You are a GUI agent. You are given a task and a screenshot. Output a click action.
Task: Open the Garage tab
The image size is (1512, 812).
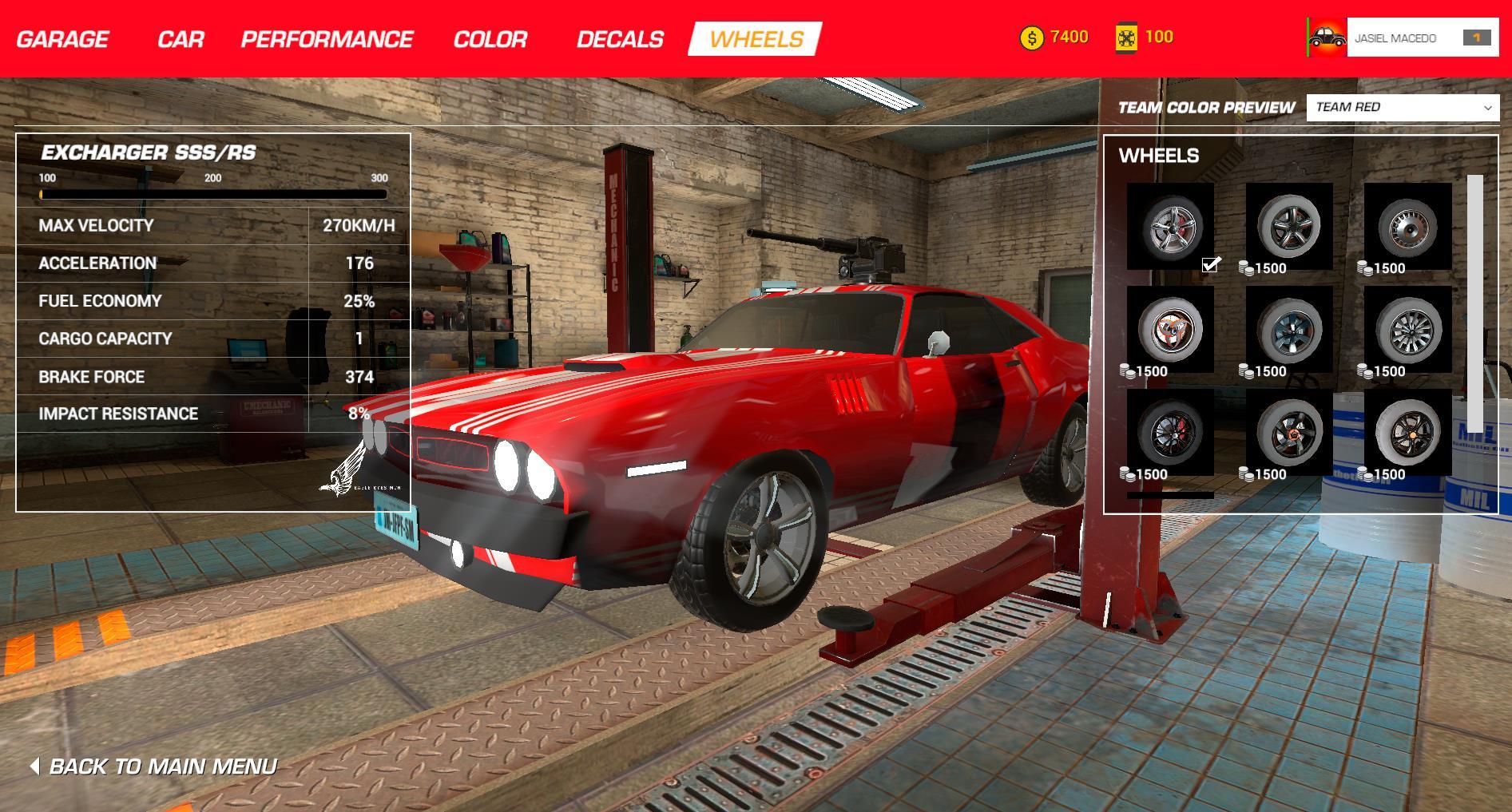[62, 39]
